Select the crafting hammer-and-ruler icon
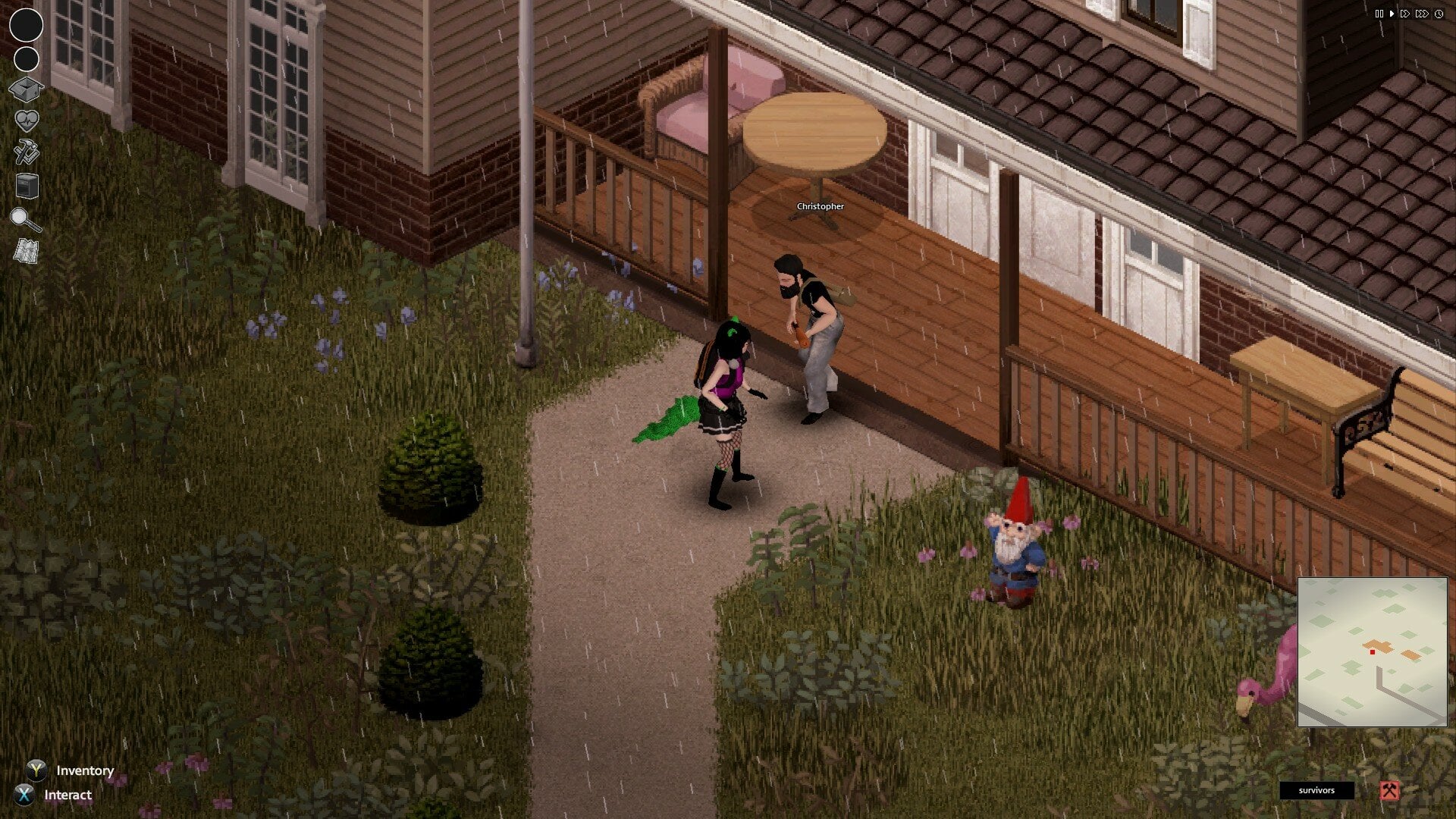This screenshot has height=819, width=1456. (25, 151)
